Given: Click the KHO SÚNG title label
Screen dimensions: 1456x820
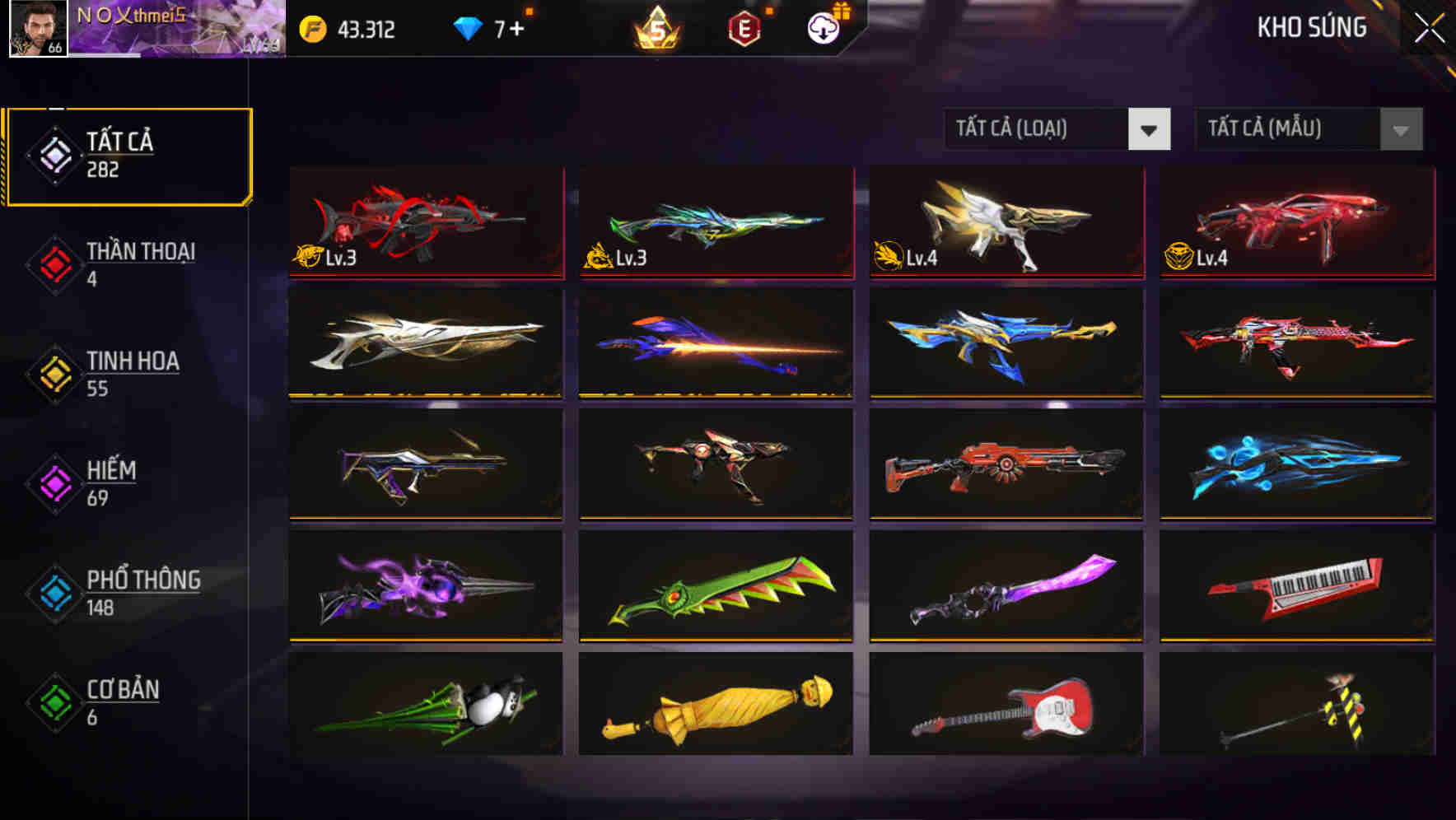Looking at the screenshot, I should click(1311, 27).
